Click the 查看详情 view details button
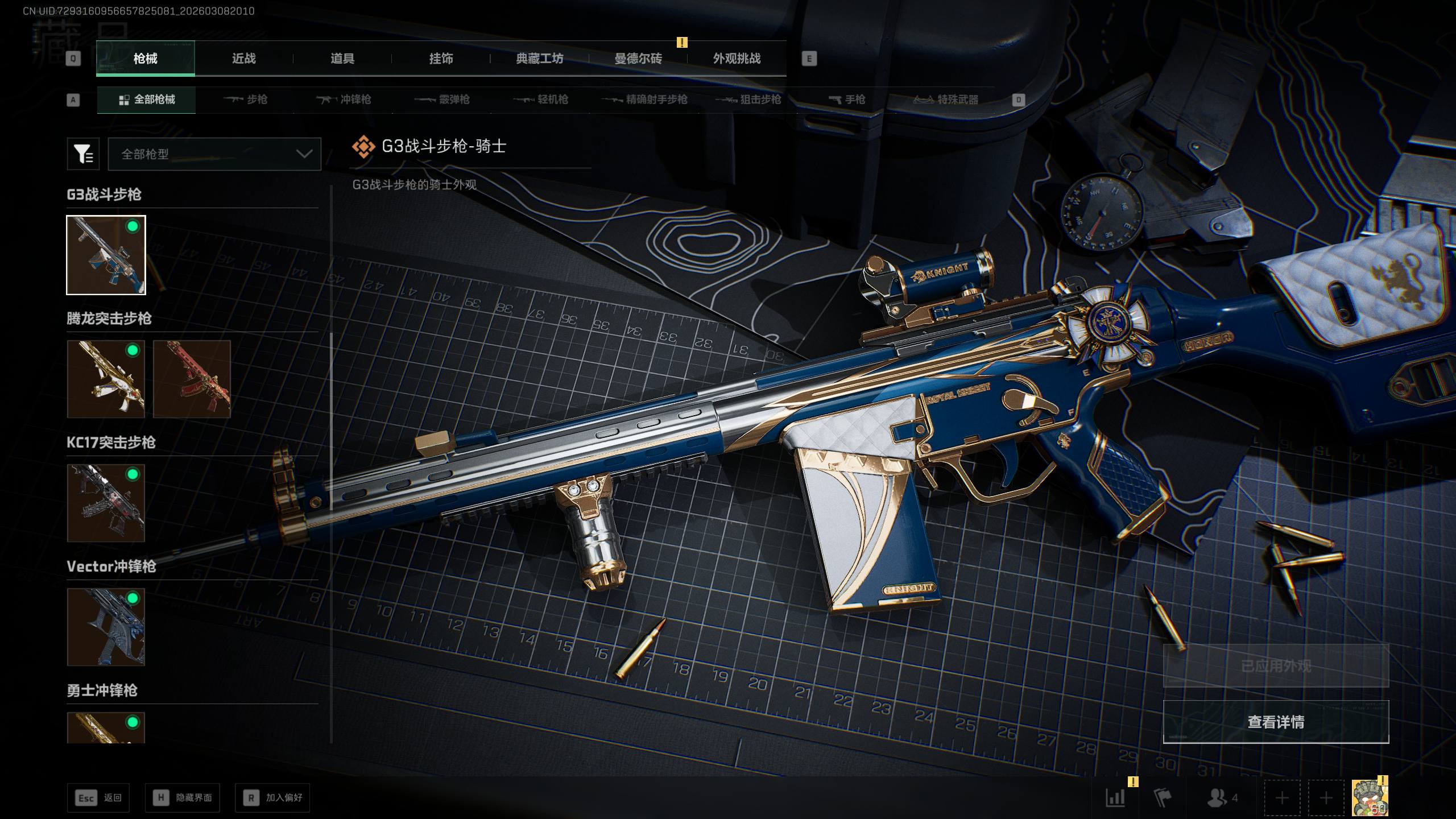Viewport: 1456px width, 819px height. (x=1276, y=722)
